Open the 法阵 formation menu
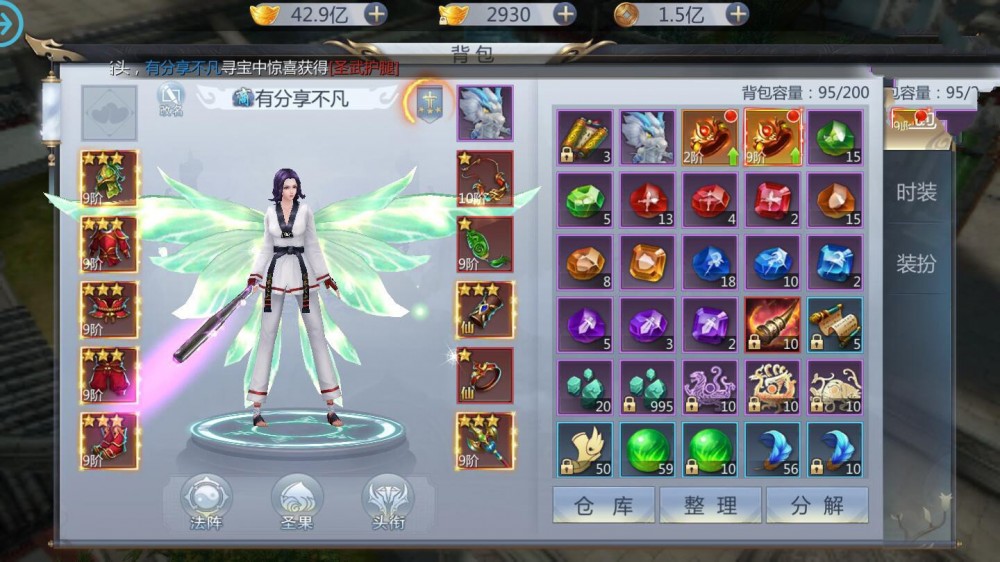The width and height of the screenshot is (1000, 562). coord(206,501)
